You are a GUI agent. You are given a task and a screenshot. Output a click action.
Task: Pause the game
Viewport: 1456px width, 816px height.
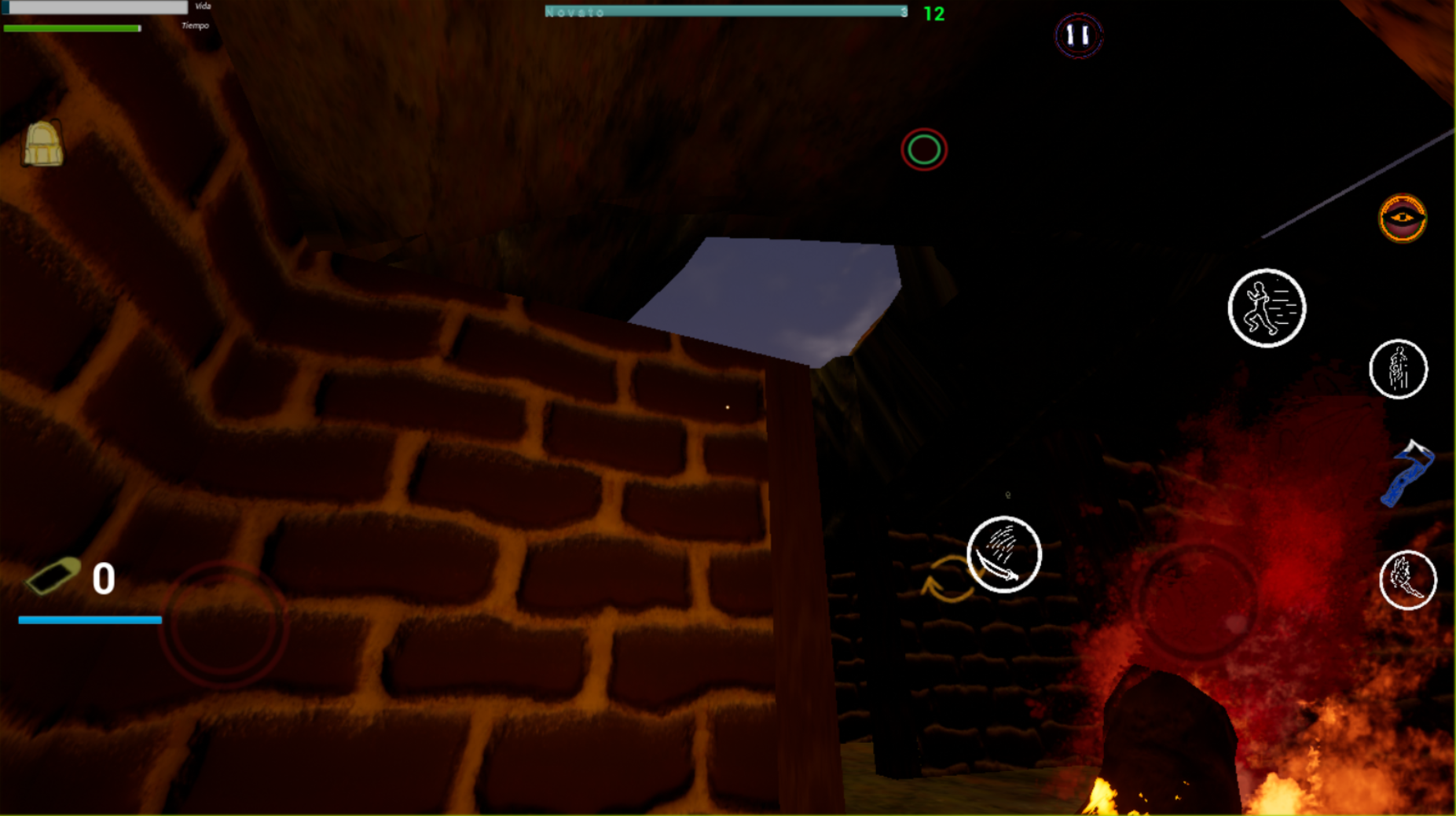1078,35
